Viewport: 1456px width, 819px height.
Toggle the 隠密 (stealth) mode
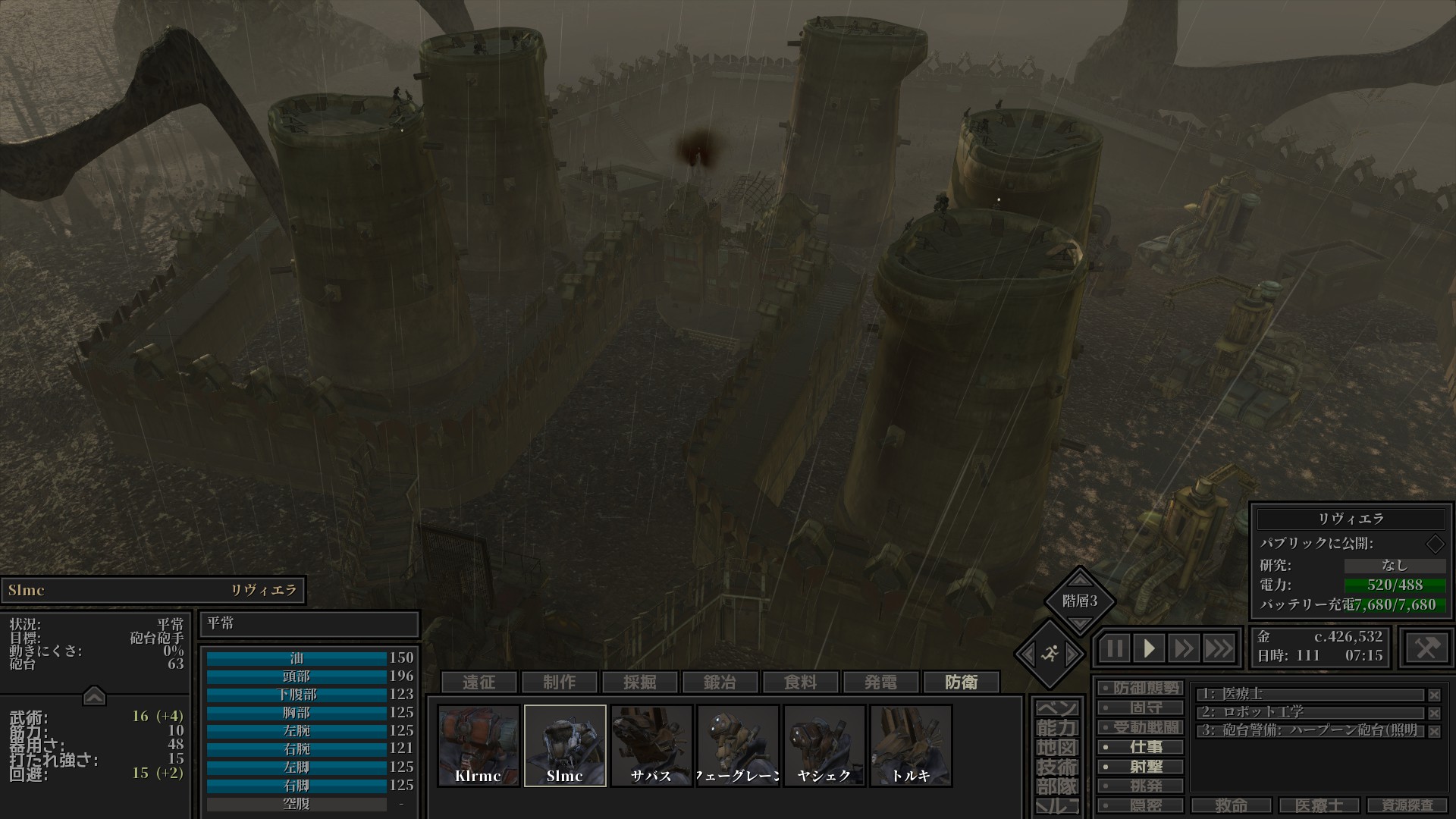pos(1141,805)
